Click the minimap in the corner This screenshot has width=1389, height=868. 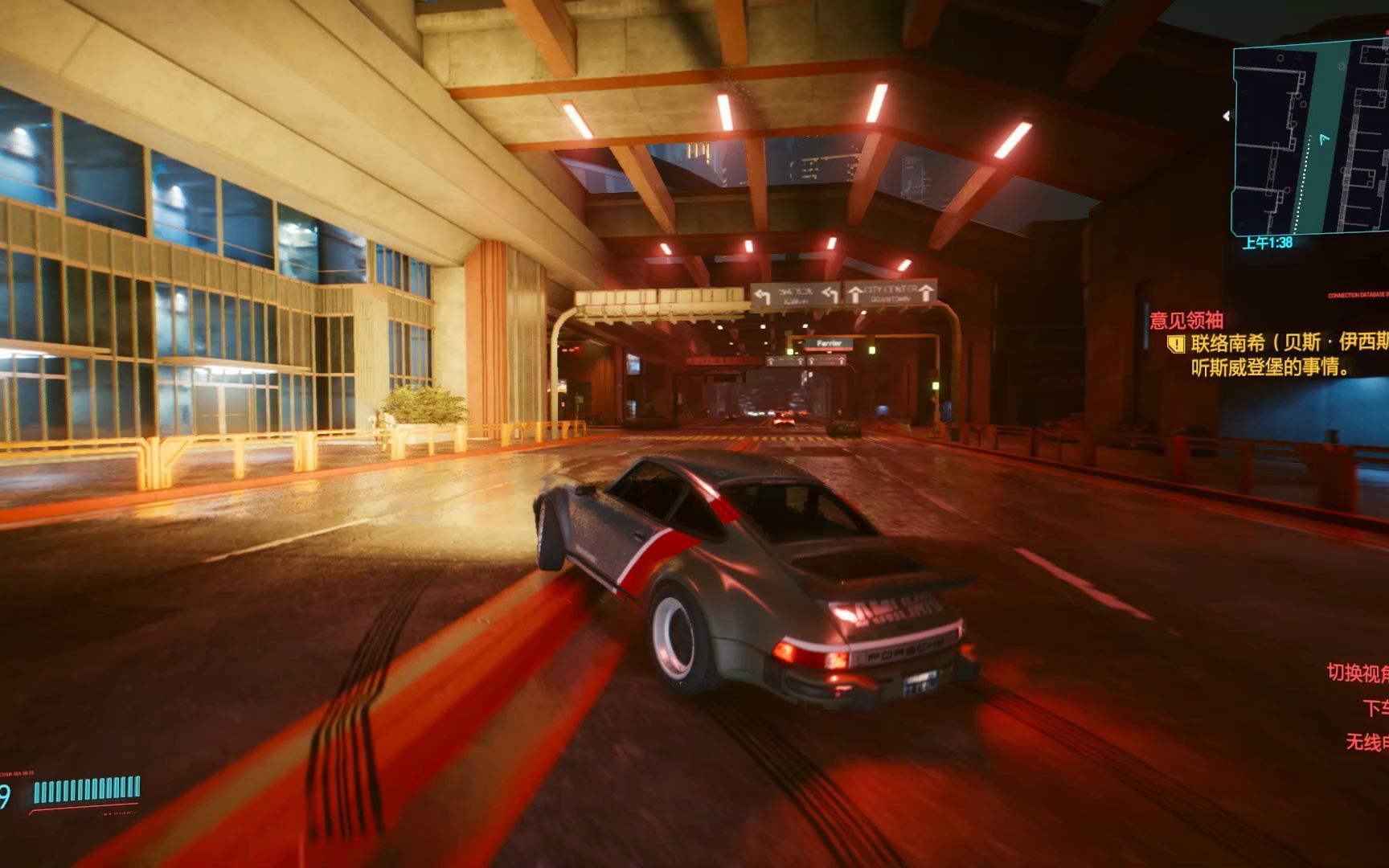pyautogui.click(x=1310, y=138)
